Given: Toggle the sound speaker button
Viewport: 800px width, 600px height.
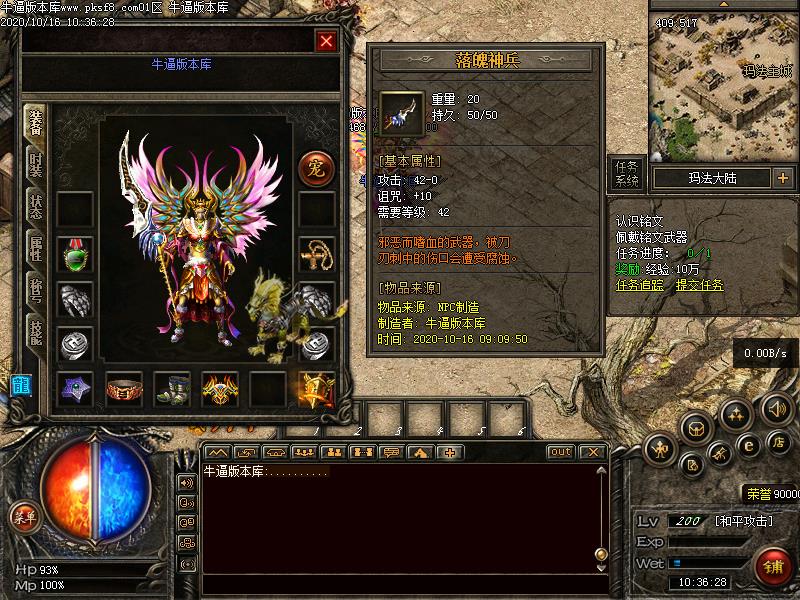Looking at the screenshot, I should [775, 408].
